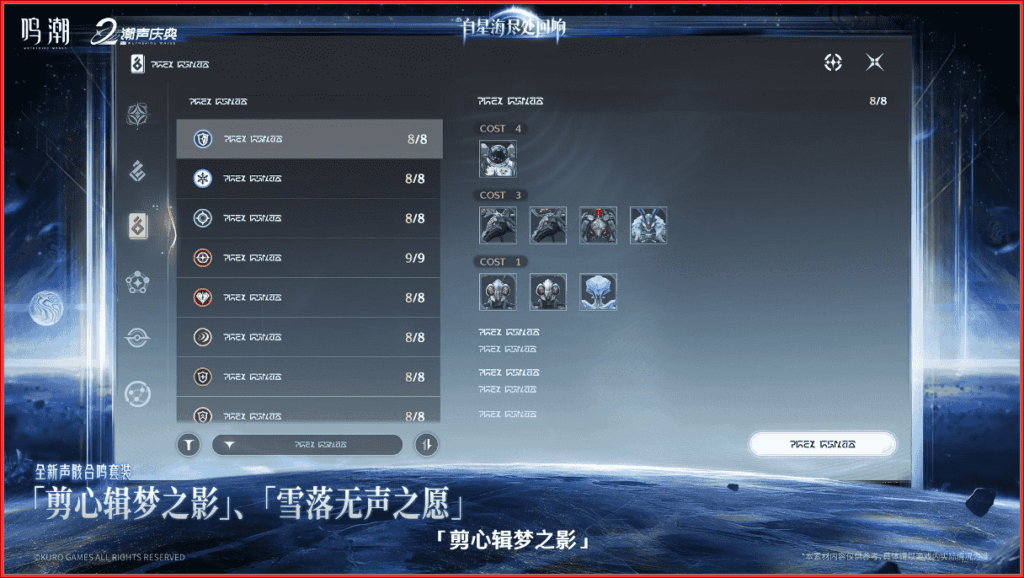Select the Cost 3 echo with the red marking
Image resolution: width=1024 pixels, height=578 pixels.
tap(598, 225)
